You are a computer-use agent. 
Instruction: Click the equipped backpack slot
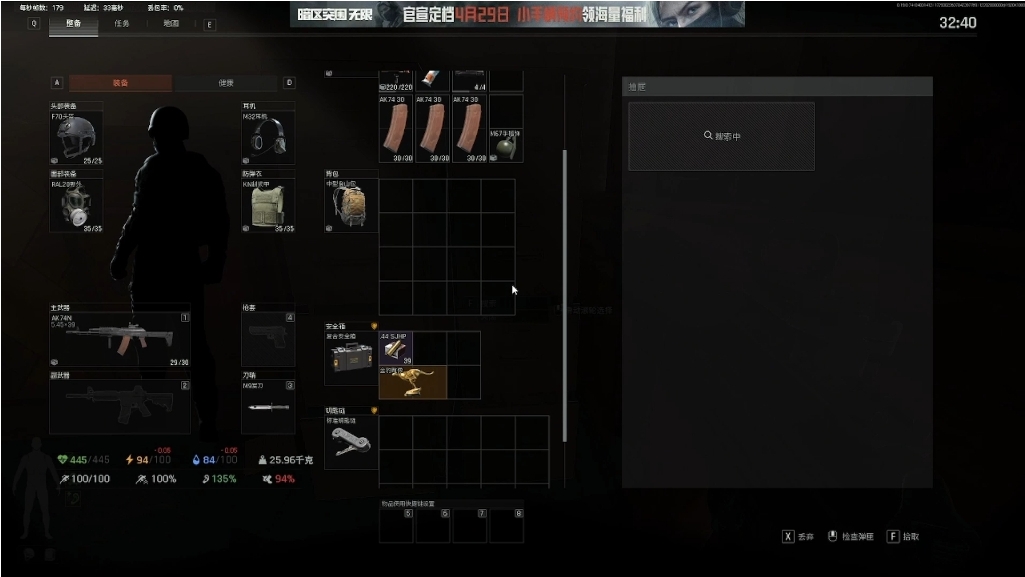(x=351, y=206)
